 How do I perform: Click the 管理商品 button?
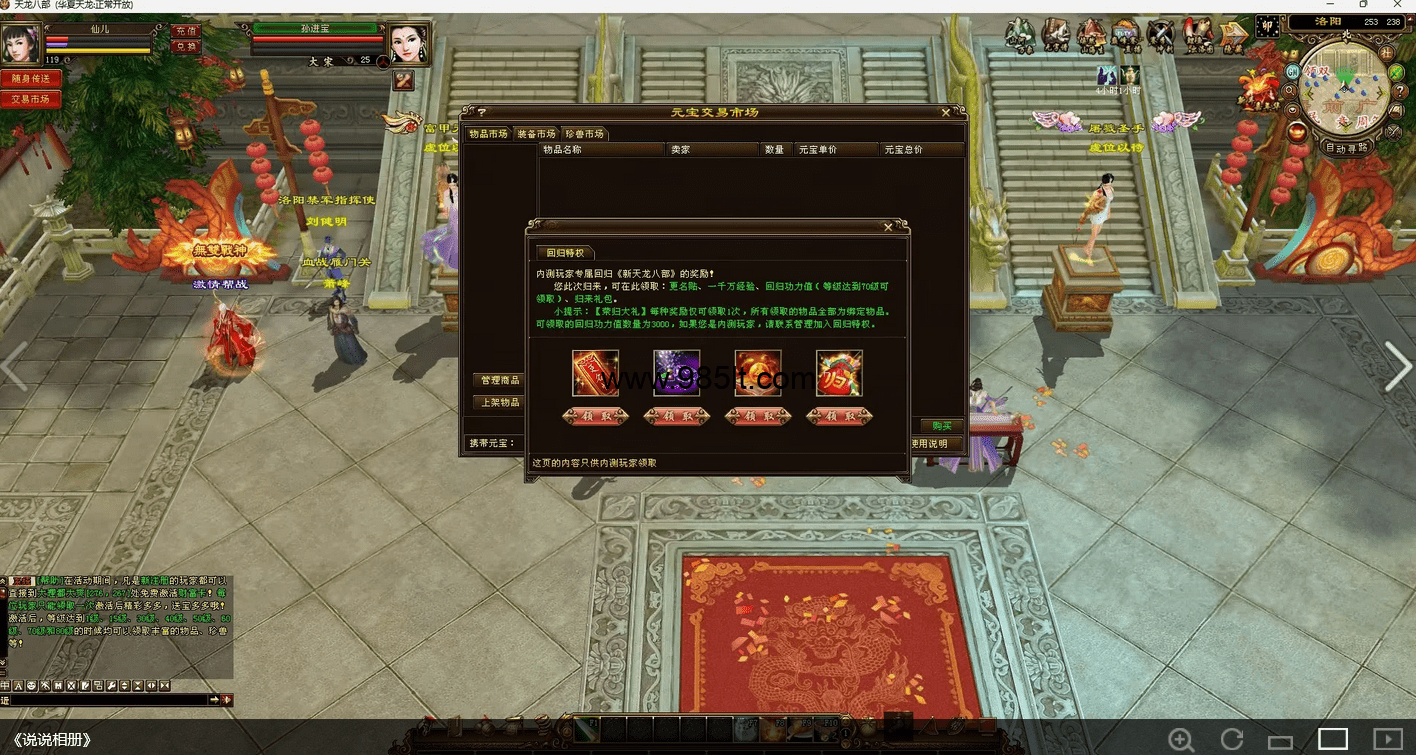pyautogui.click(x=500, y=380)
